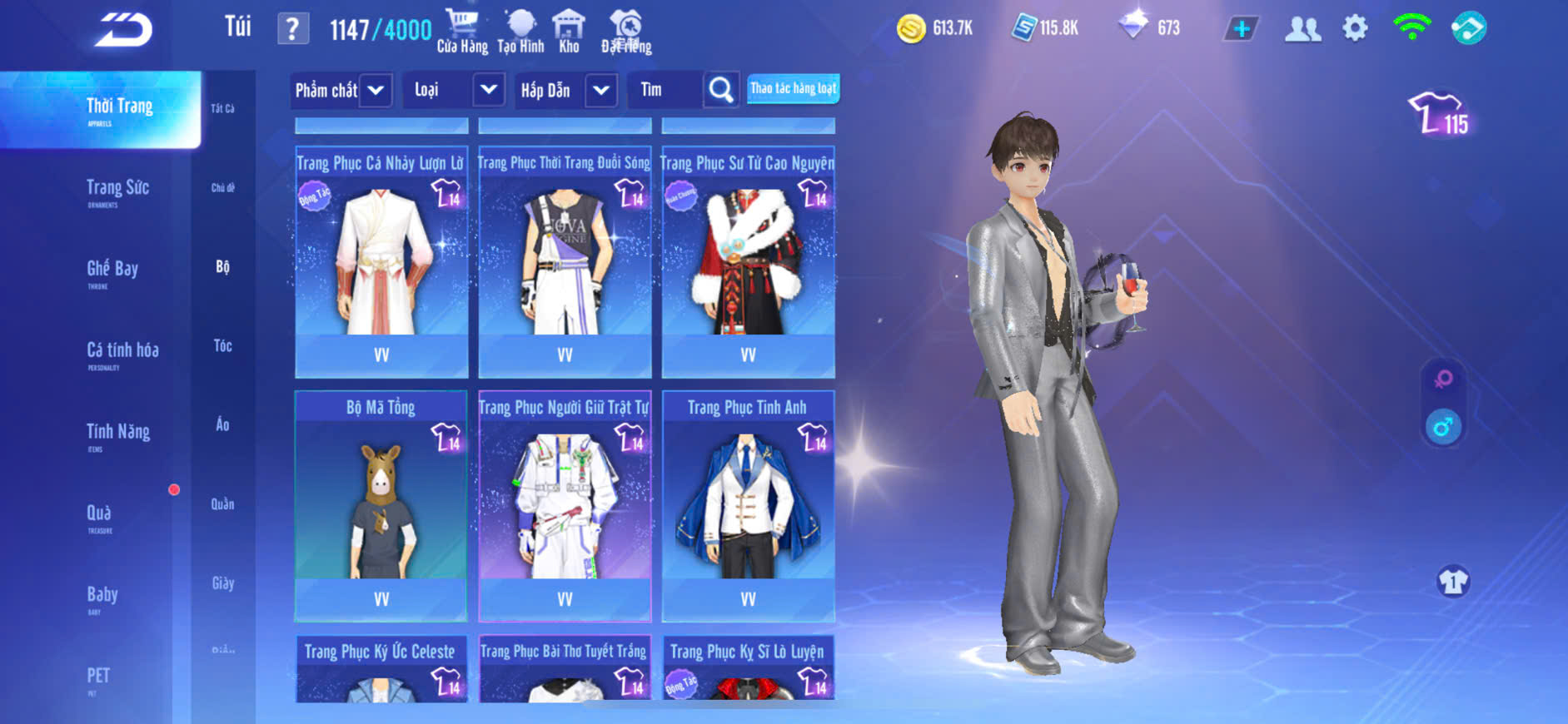Select the Bộ Mã Tổng horse outfit
The width and height of the screenshot is (1568, 724).
381,506
